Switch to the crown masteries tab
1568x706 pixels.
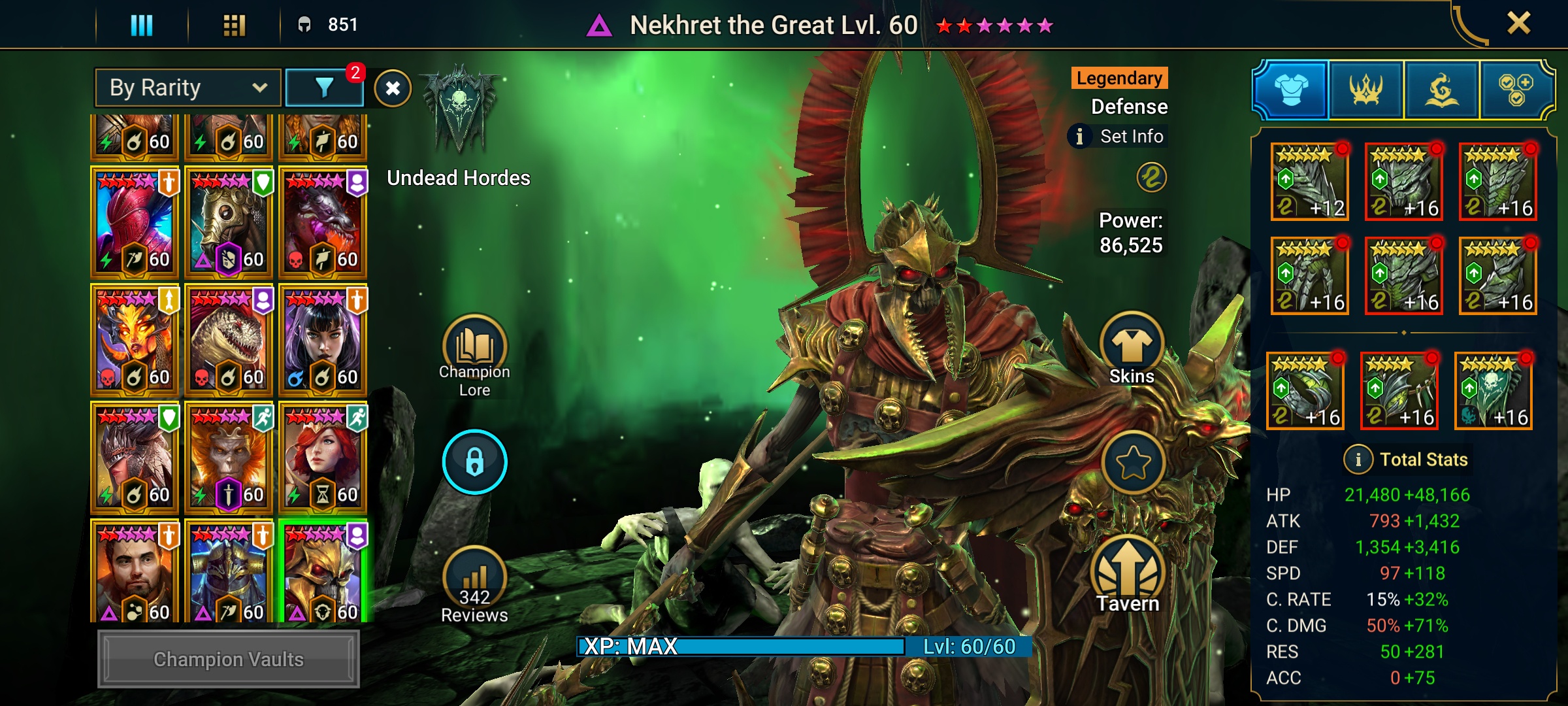click(x=1365, y=90)
